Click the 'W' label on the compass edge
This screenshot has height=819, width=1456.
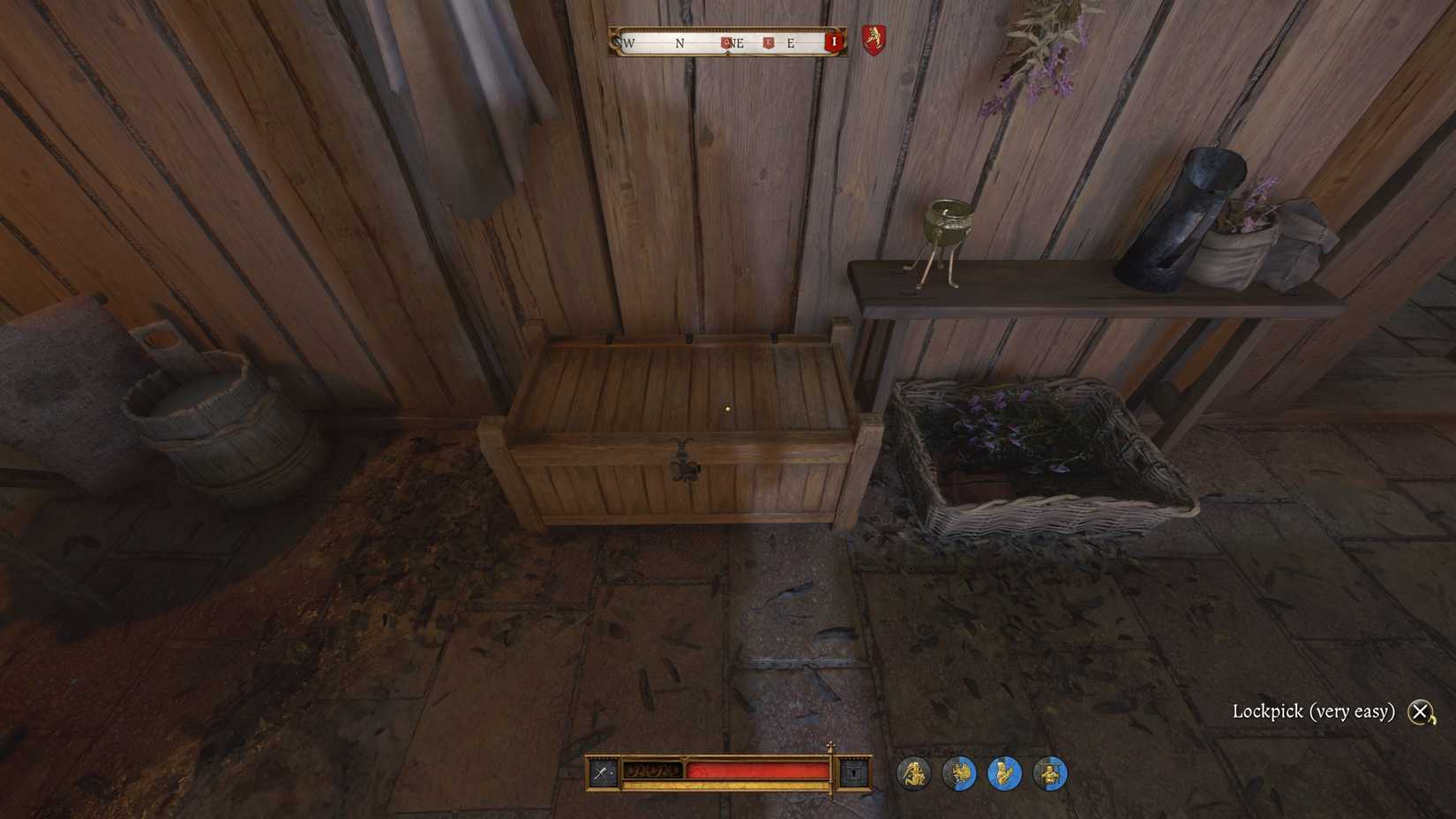point(627,42)
